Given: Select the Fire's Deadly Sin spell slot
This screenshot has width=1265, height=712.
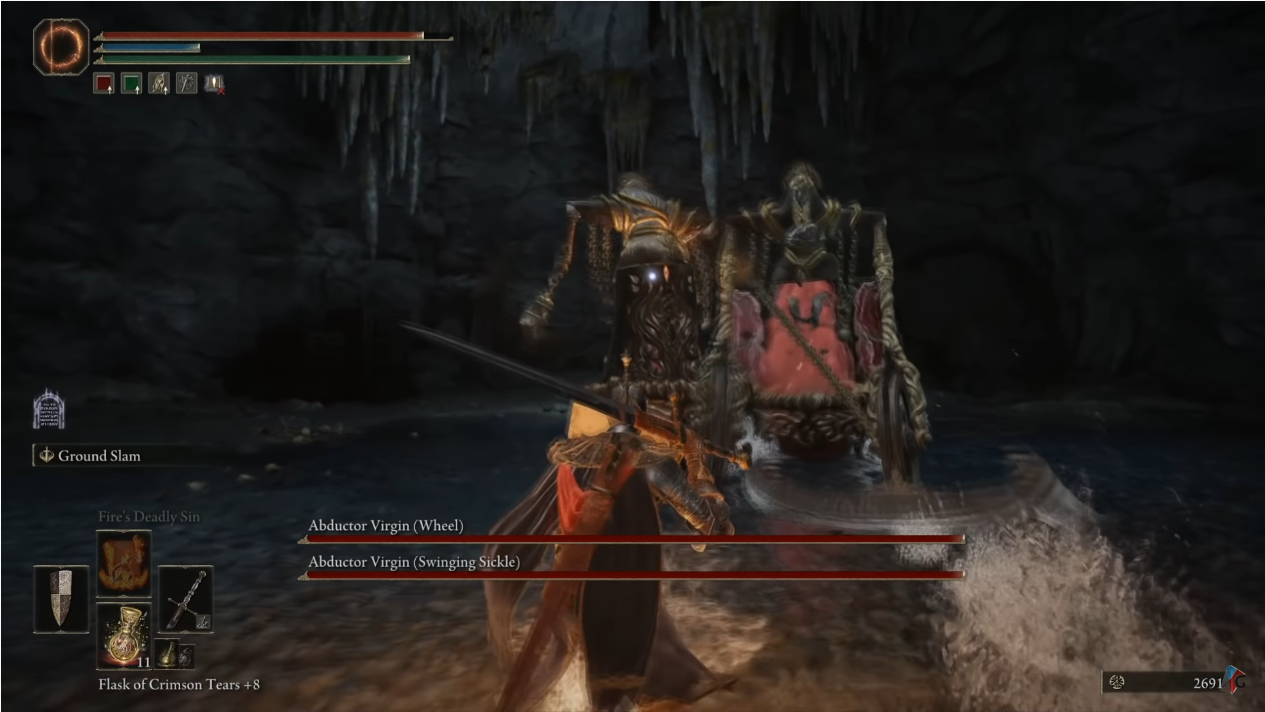Looking at the screenshot, I should tap(124, 564).
